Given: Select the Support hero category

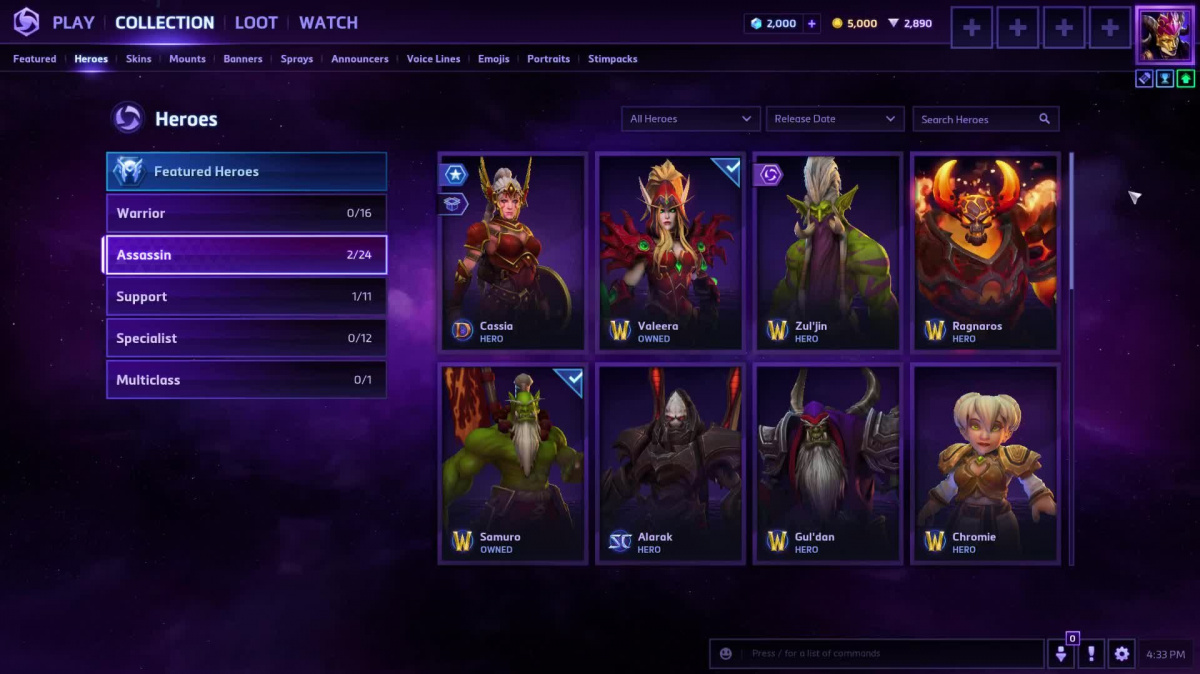Looking at the screenshot, I should coord(246,297).
